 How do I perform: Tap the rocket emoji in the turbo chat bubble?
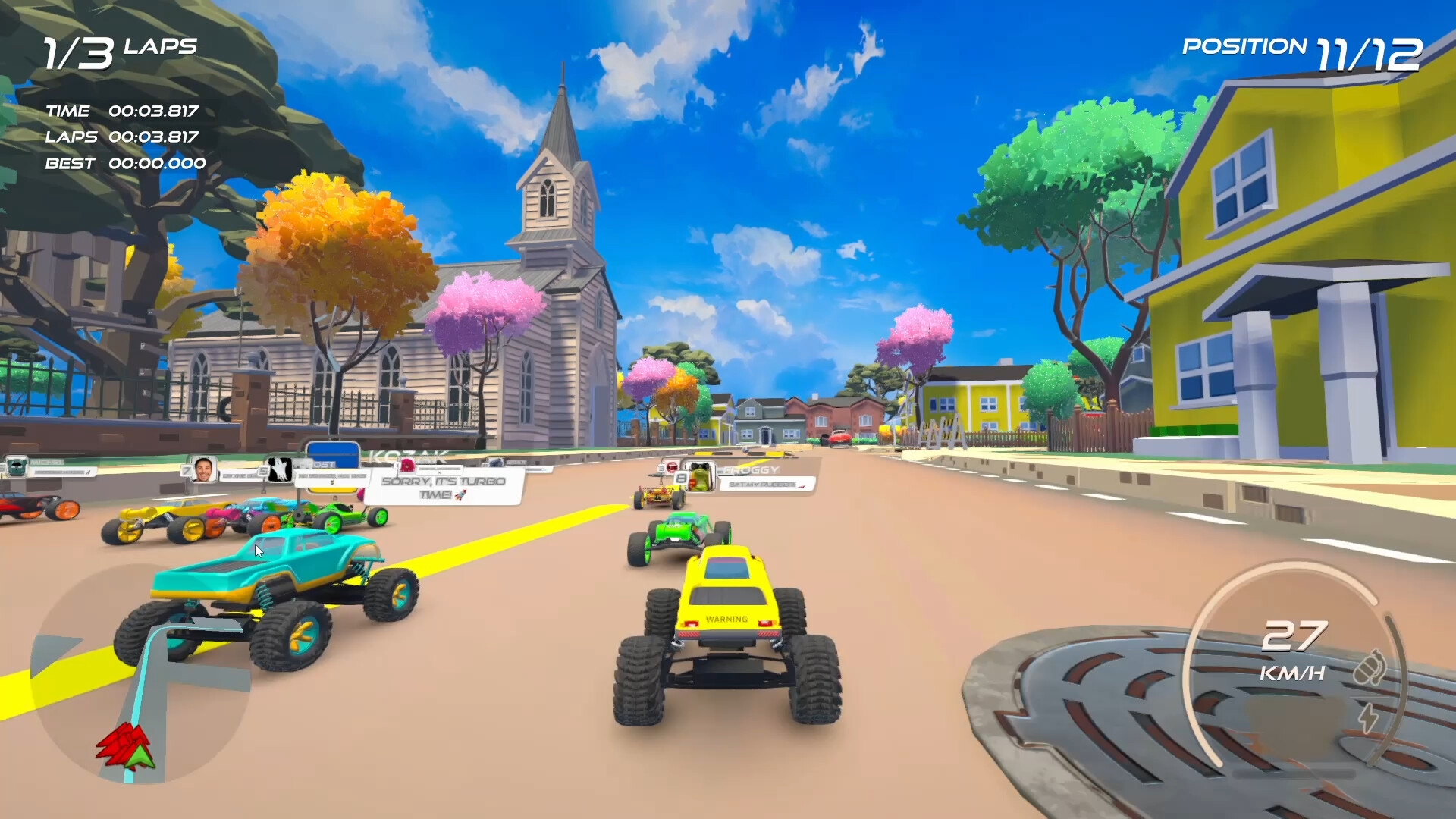pos(460,497)
